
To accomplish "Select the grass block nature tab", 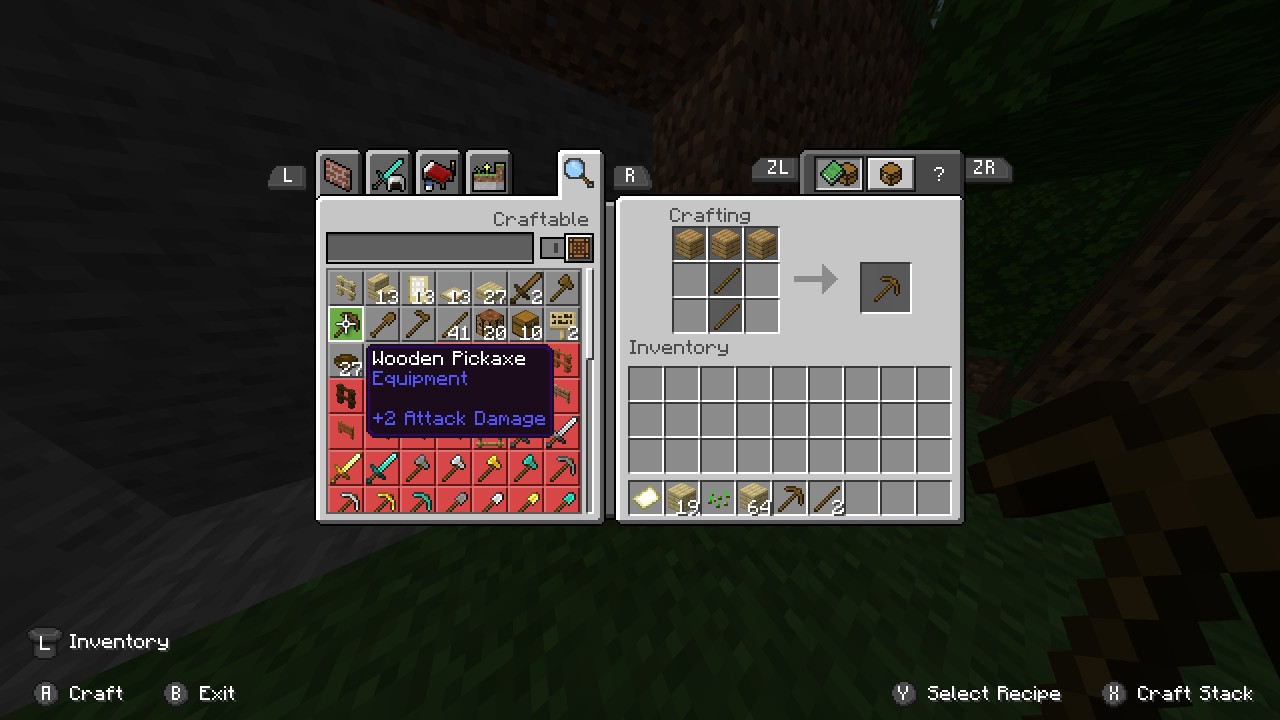I will [x=487, y=175].
